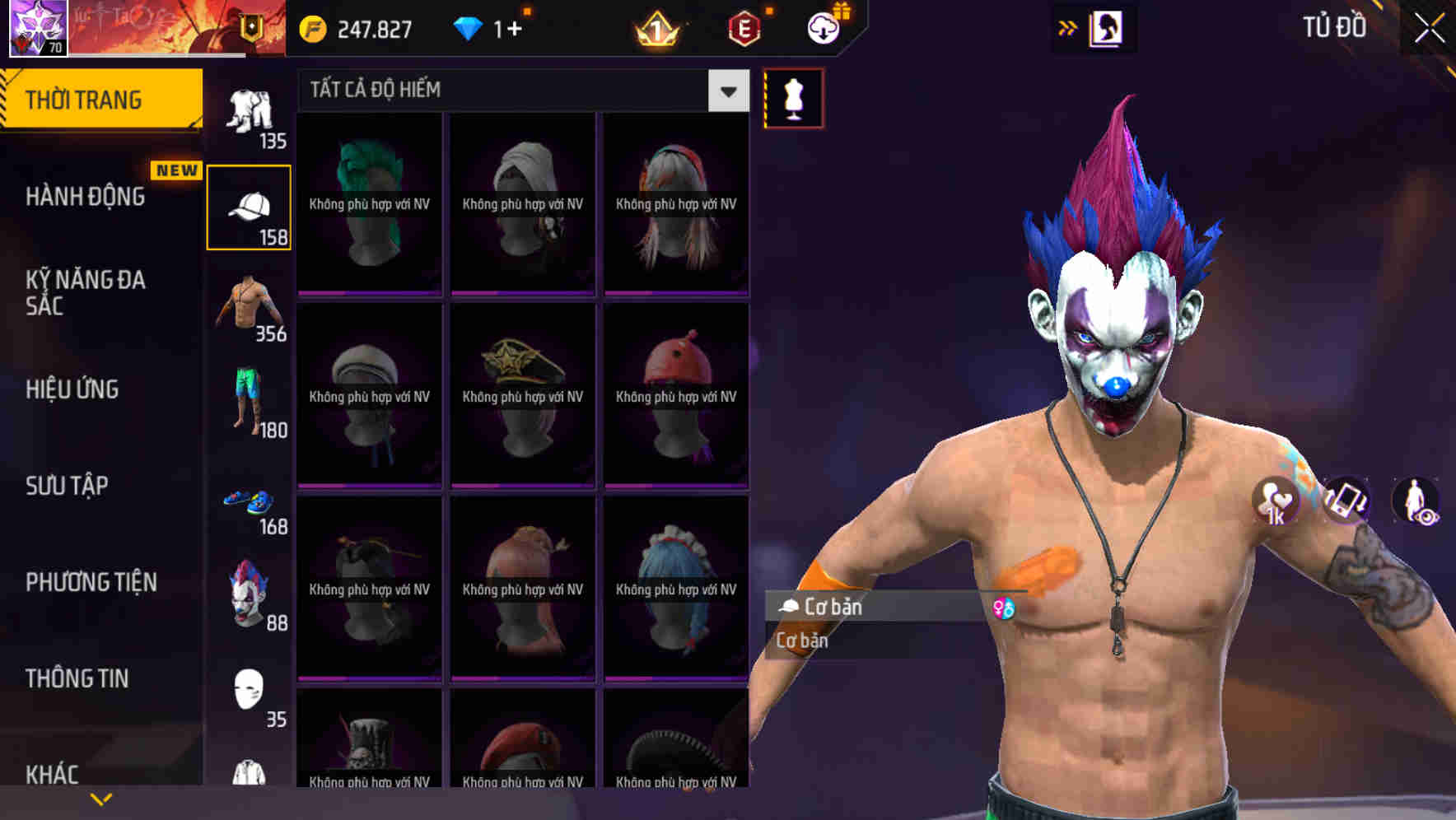The width and height of the screenshot is (1456, 820).
Task: Collapse the panel using the double arrow chevrons
Action: pos(1068,27)
